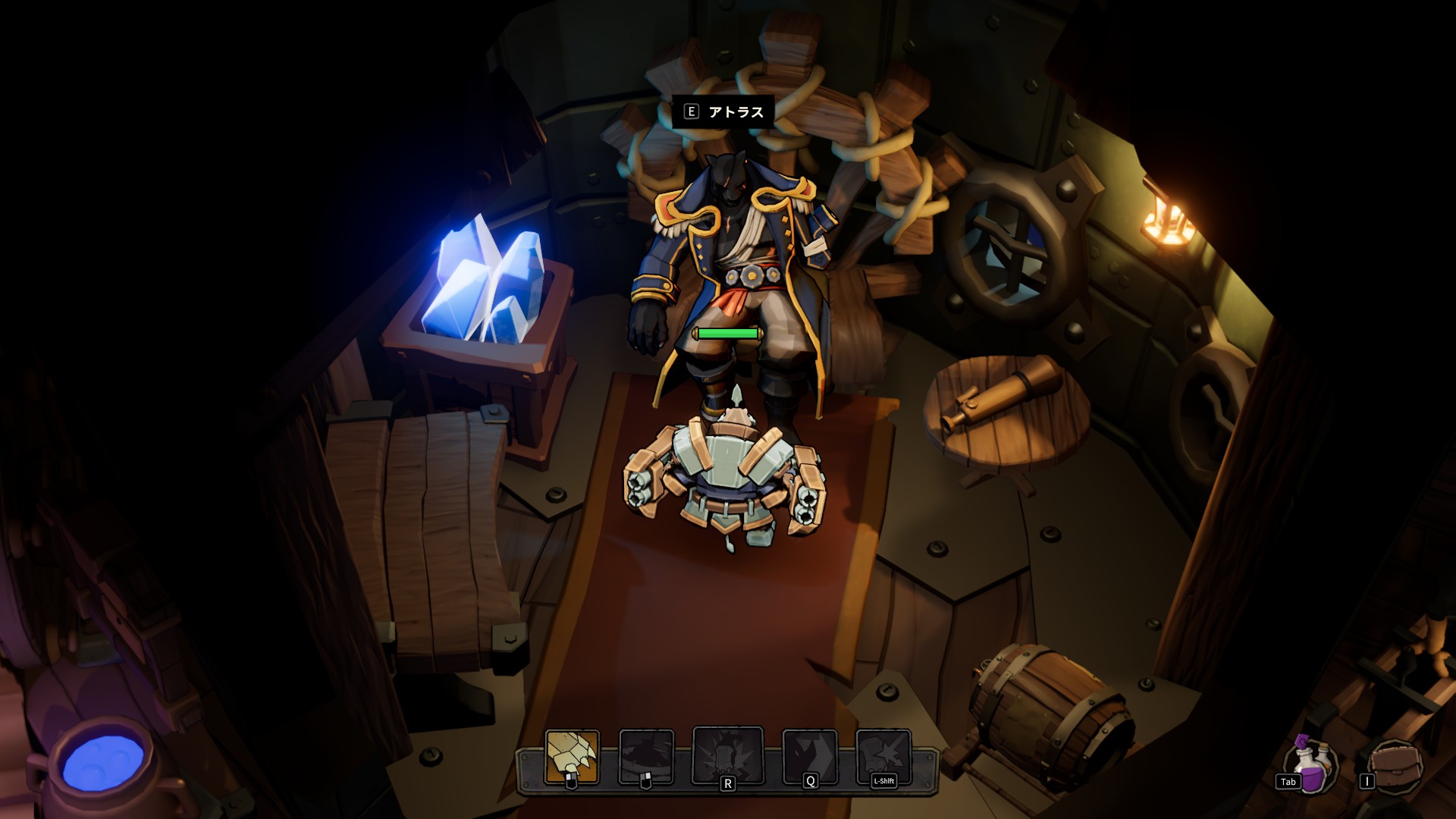
Task: Activate the fist punch burst ability
Action: [x=883, y=756]
